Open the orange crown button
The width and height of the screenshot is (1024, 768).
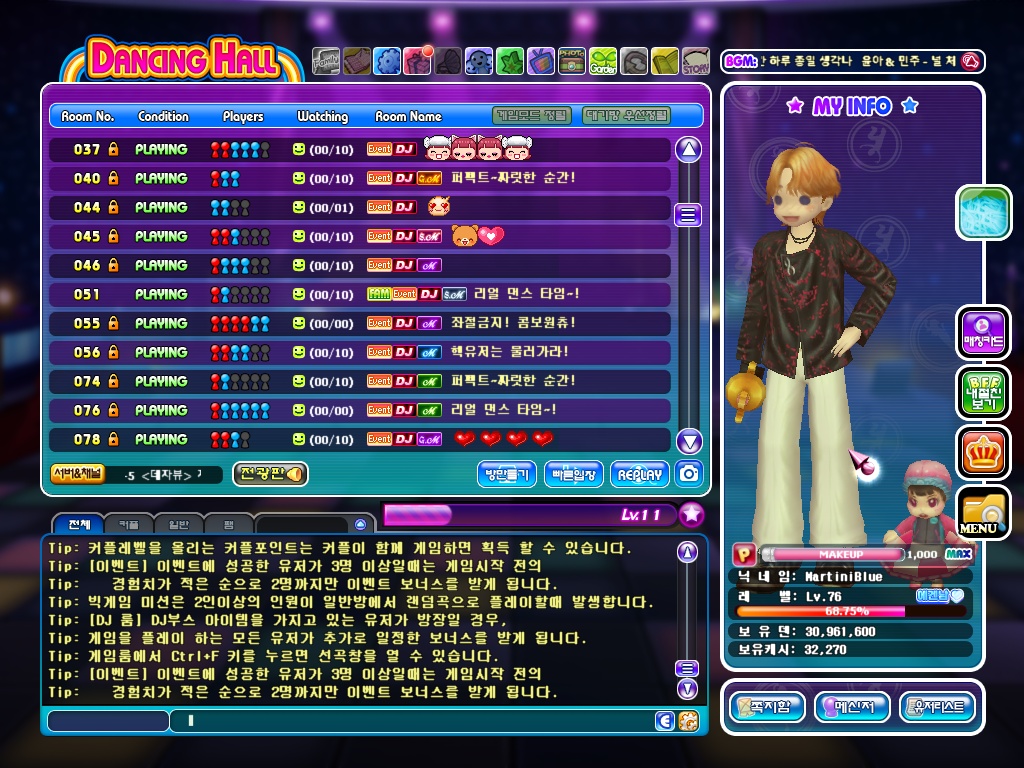click(x=983, y=452)
